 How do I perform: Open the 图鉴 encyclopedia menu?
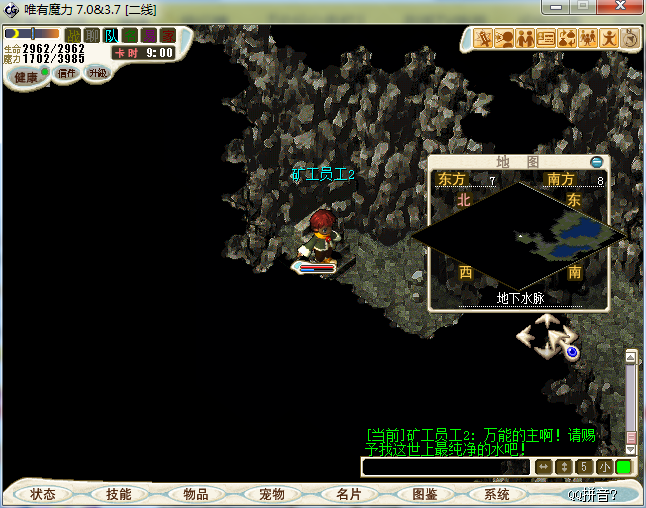point(424,494)
